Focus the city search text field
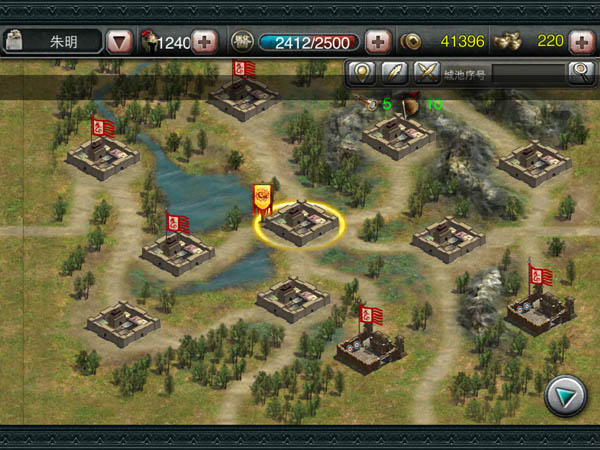Viewport: 600px width, 450px height. click(503, 72)
